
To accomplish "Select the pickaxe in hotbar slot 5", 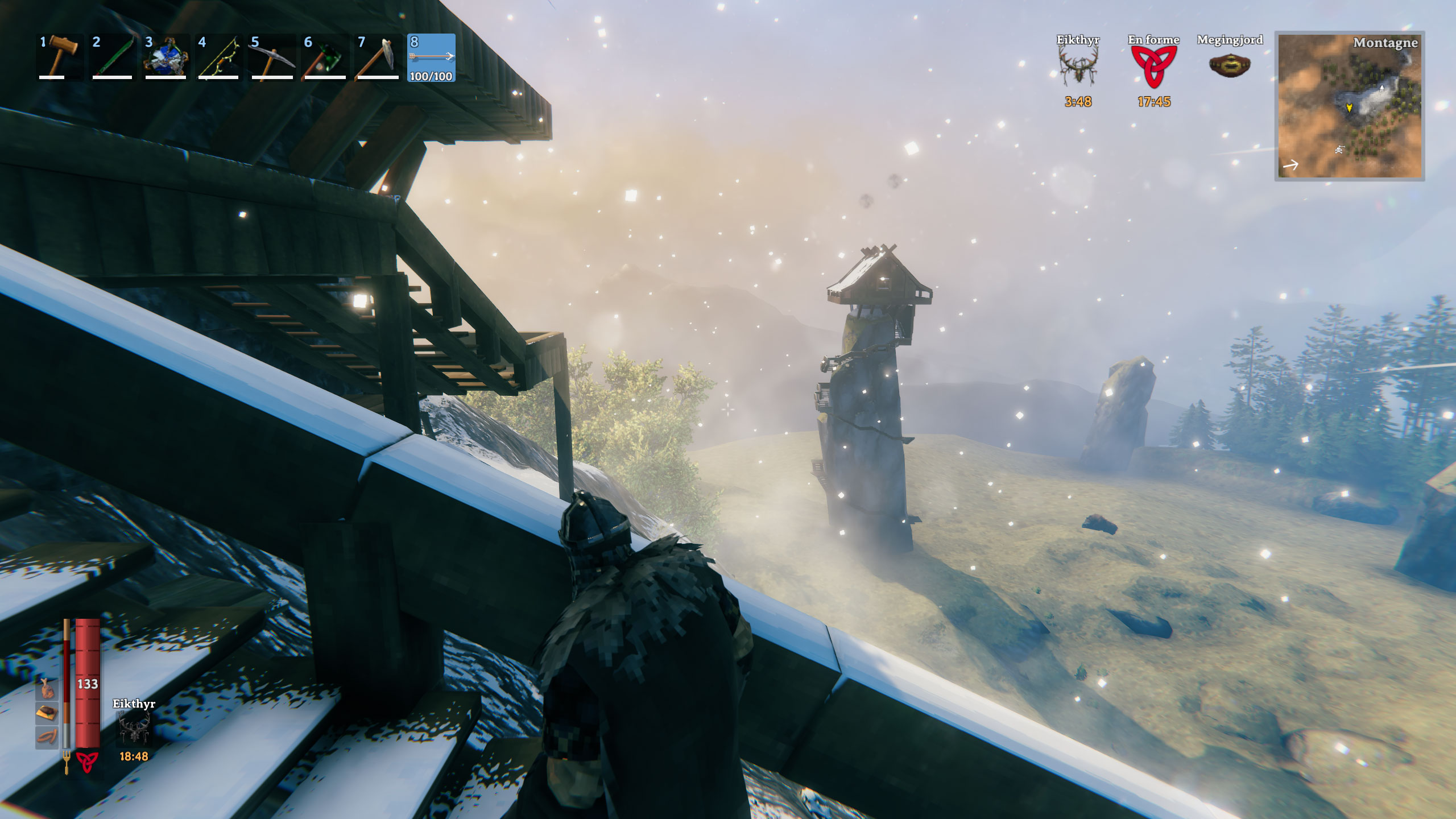I will coord(272,57).
